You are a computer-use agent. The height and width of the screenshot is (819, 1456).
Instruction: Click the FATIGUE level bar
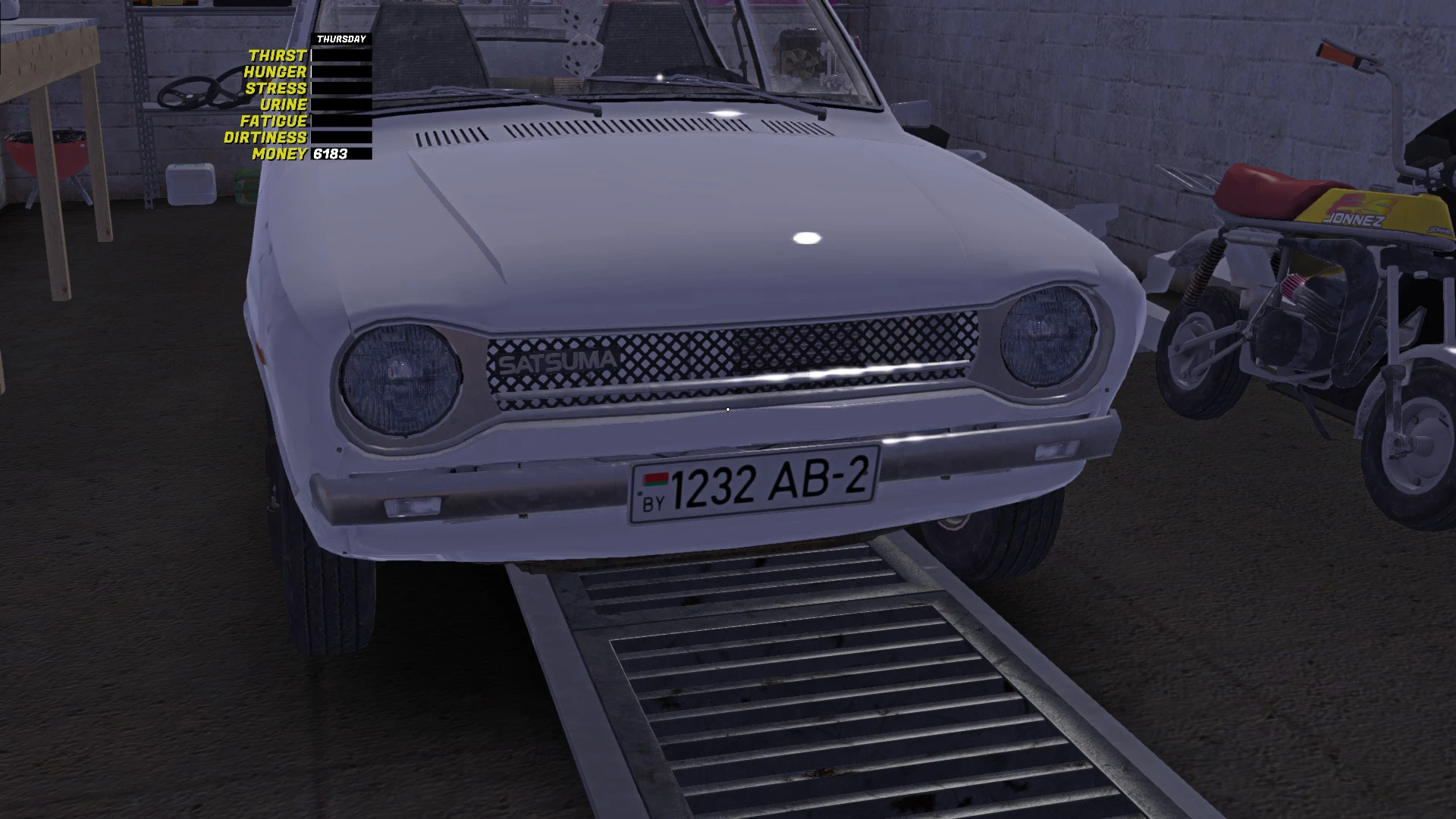pyautogui.click(x=340, y=121)
